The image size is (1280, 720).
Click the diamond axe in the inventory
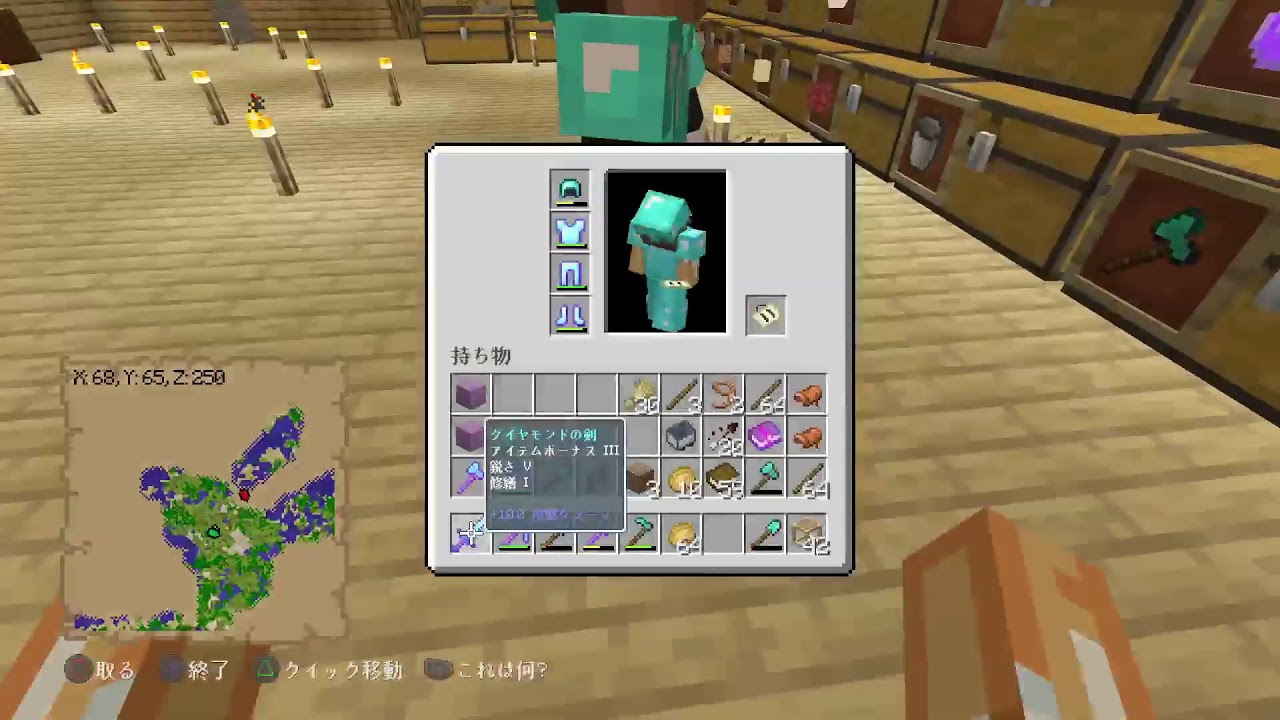[x=766, y=478]
